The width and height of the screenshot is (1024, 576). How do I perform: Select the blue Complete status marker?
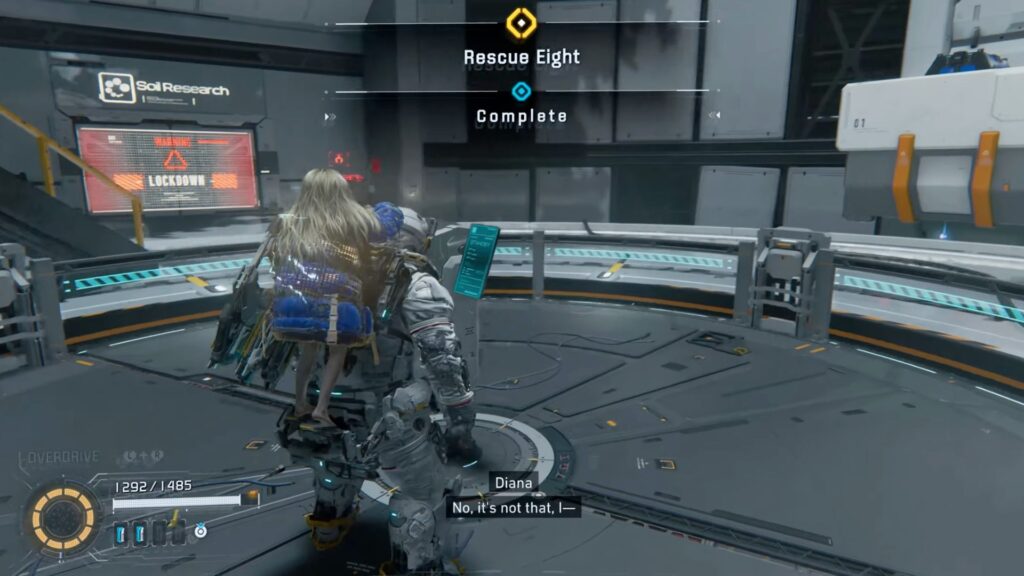point(520,92)
